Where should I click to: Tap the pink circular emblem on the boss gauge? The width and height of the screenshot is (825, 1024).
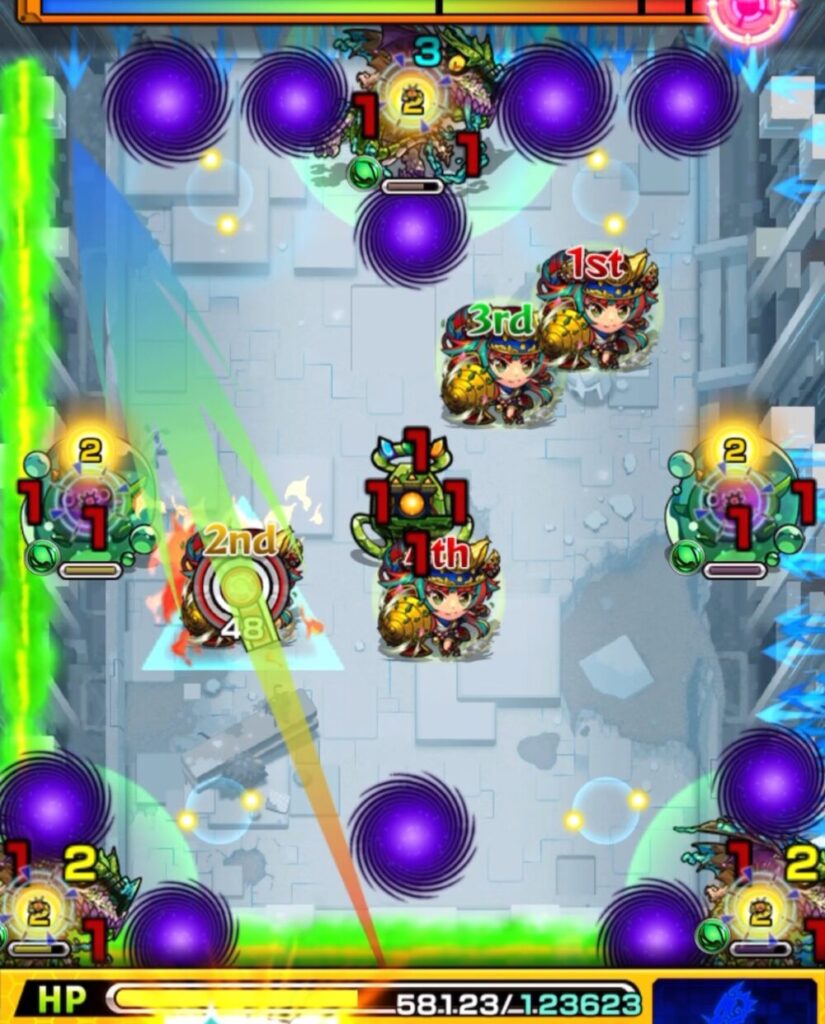click(747, 14)
